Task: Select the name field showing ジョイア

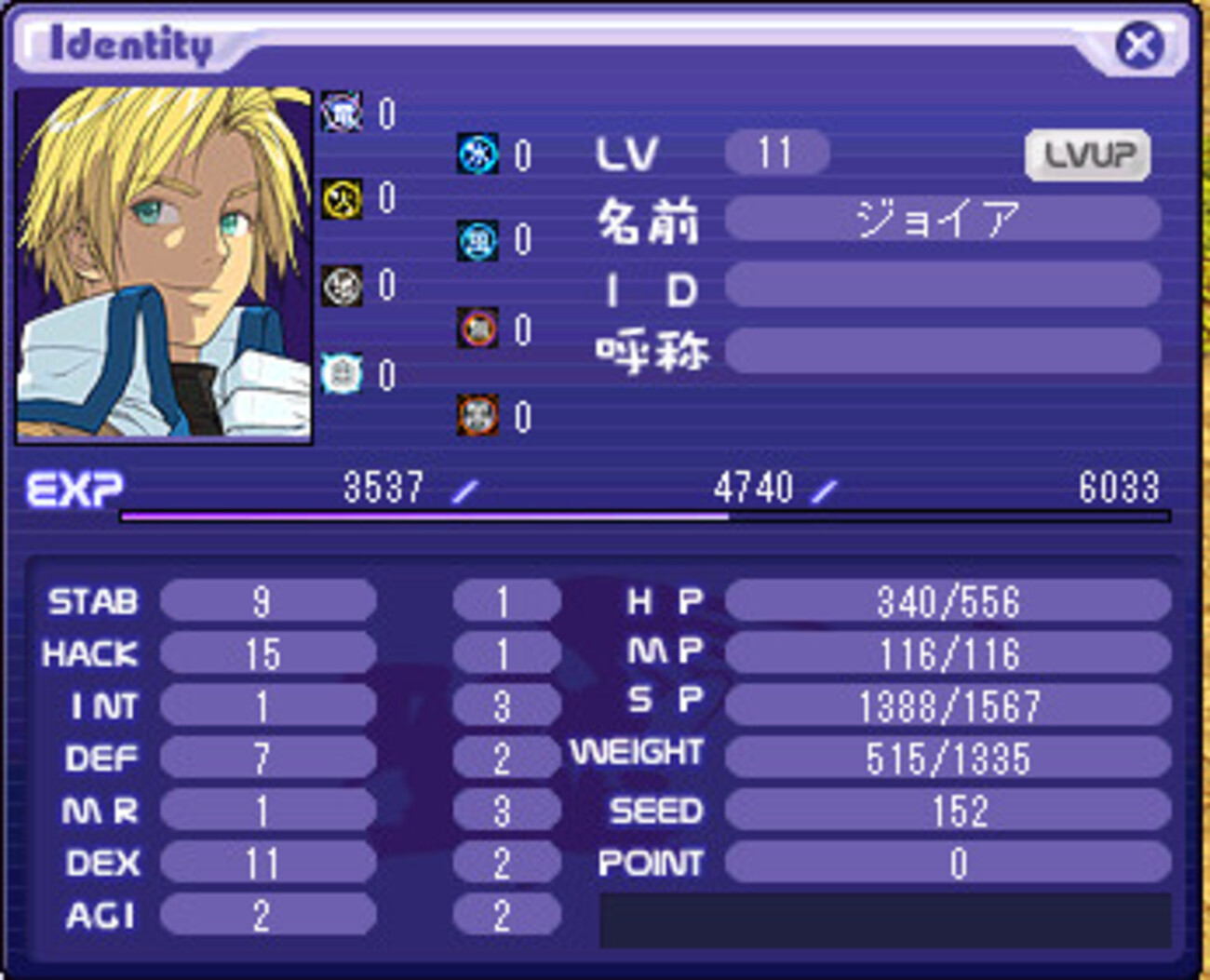Action: (942, 220)
